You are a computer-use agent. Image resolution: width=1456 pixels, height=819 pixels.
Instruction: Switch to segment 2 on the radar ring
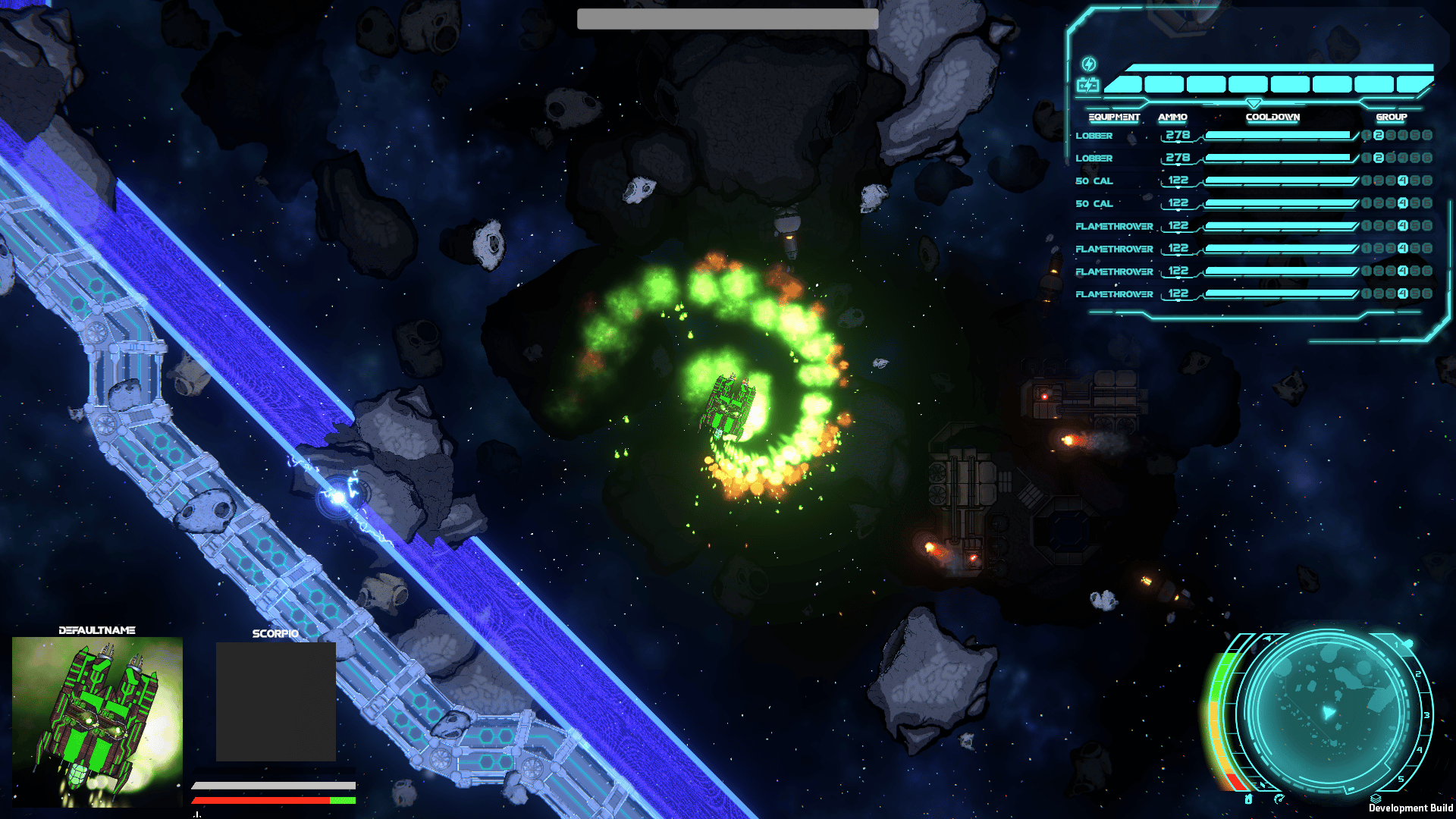[1418, 674]
